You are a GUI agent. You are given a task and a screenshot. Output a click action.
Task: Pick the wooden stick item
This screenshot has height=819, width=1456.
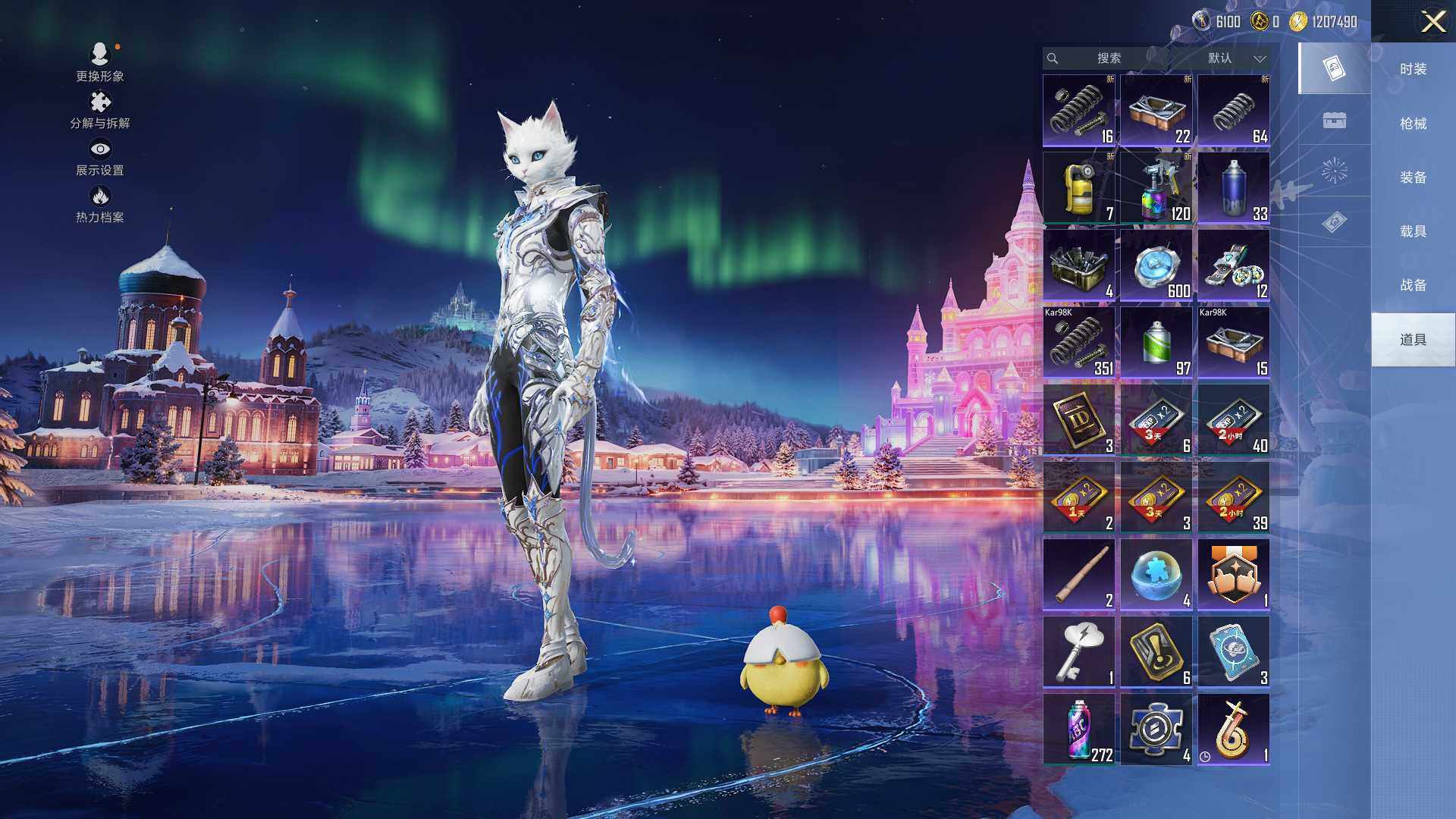point(1079,575)
